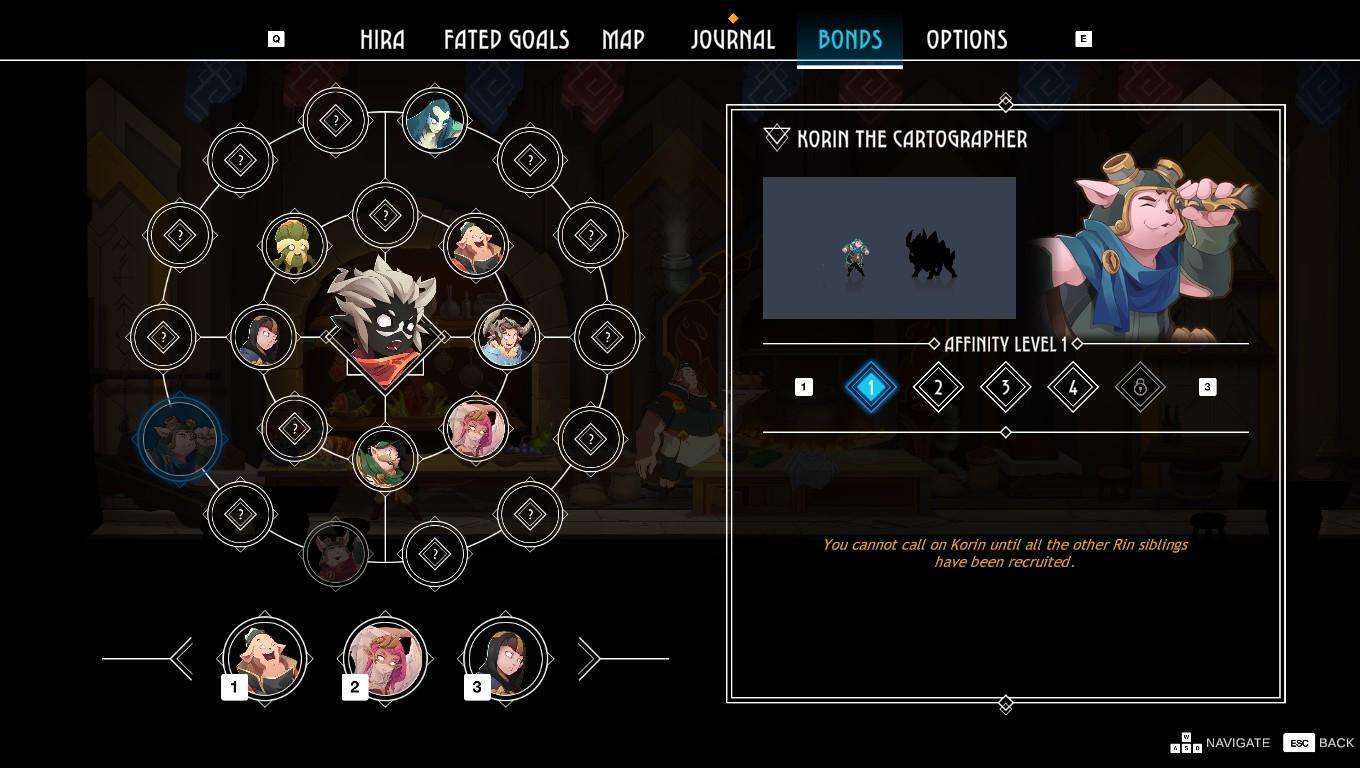Select party slot 2 with the pink-haired woman

click(x=385, y=659)
